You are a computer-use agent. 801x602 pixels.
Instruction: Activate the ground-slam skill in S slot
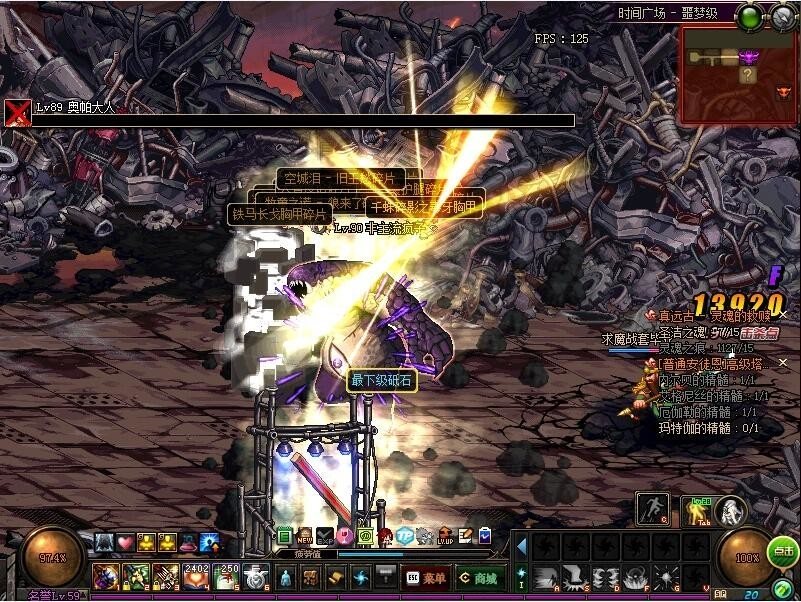pyautogui.click(x=575, y=577)
